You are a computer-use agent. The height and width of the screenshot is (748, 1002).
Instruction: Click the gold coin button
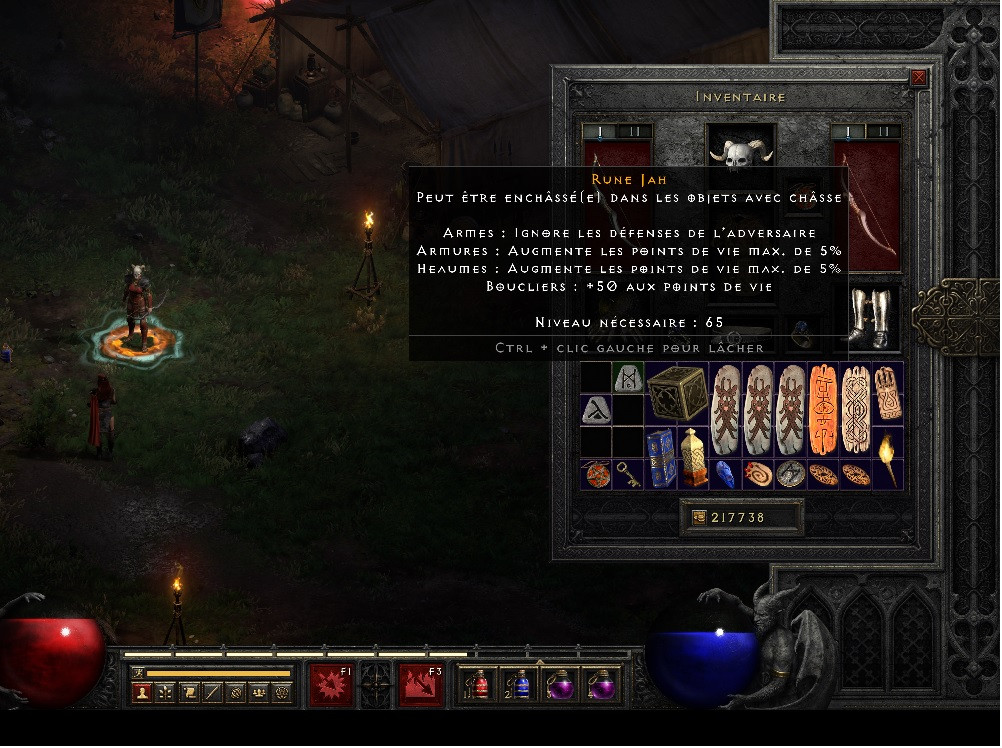point(699,517)
